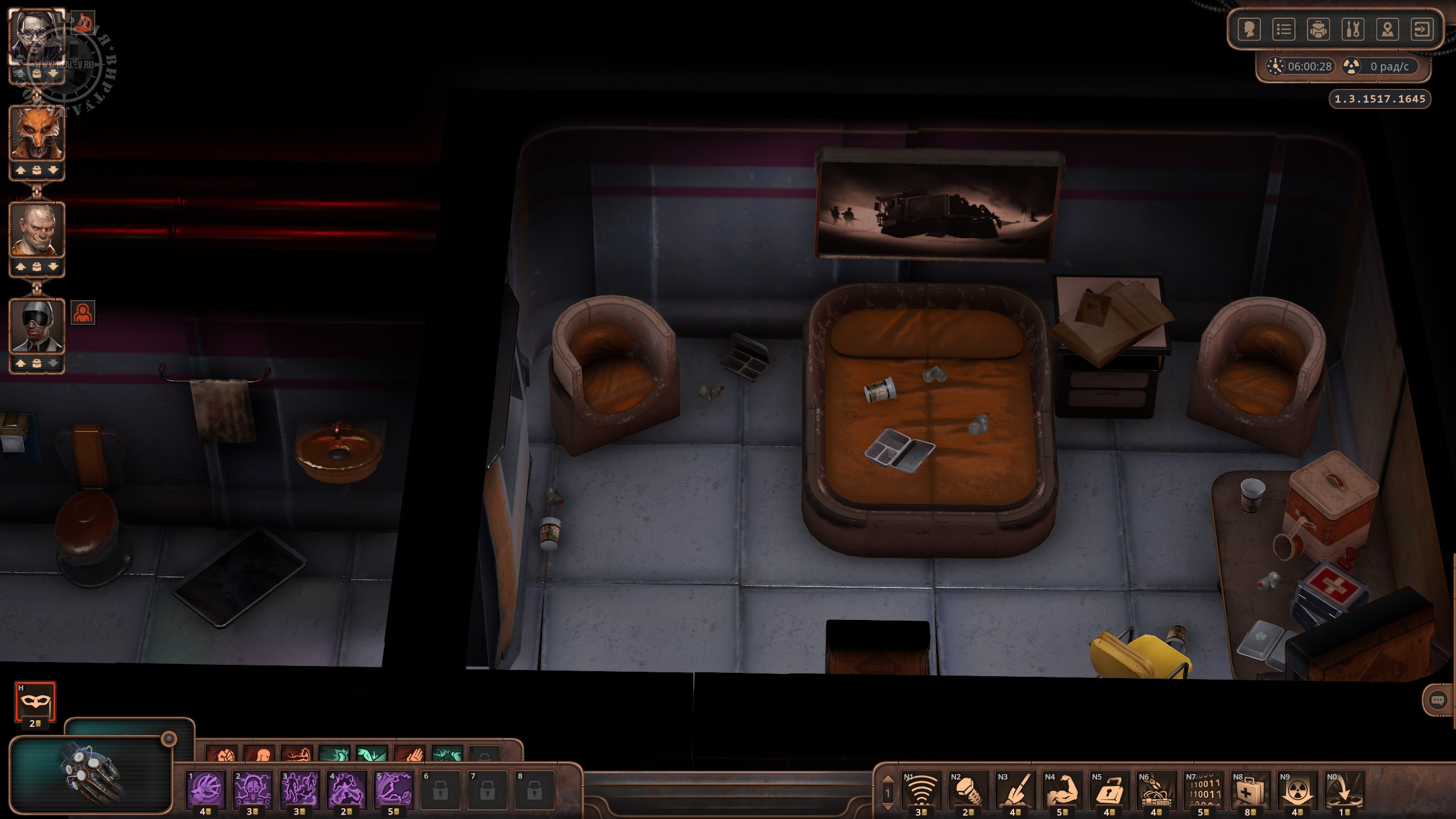This screenshot has width=1456, height=819.
Task: Activate the purple robot head ability
Action: (253, 789)
